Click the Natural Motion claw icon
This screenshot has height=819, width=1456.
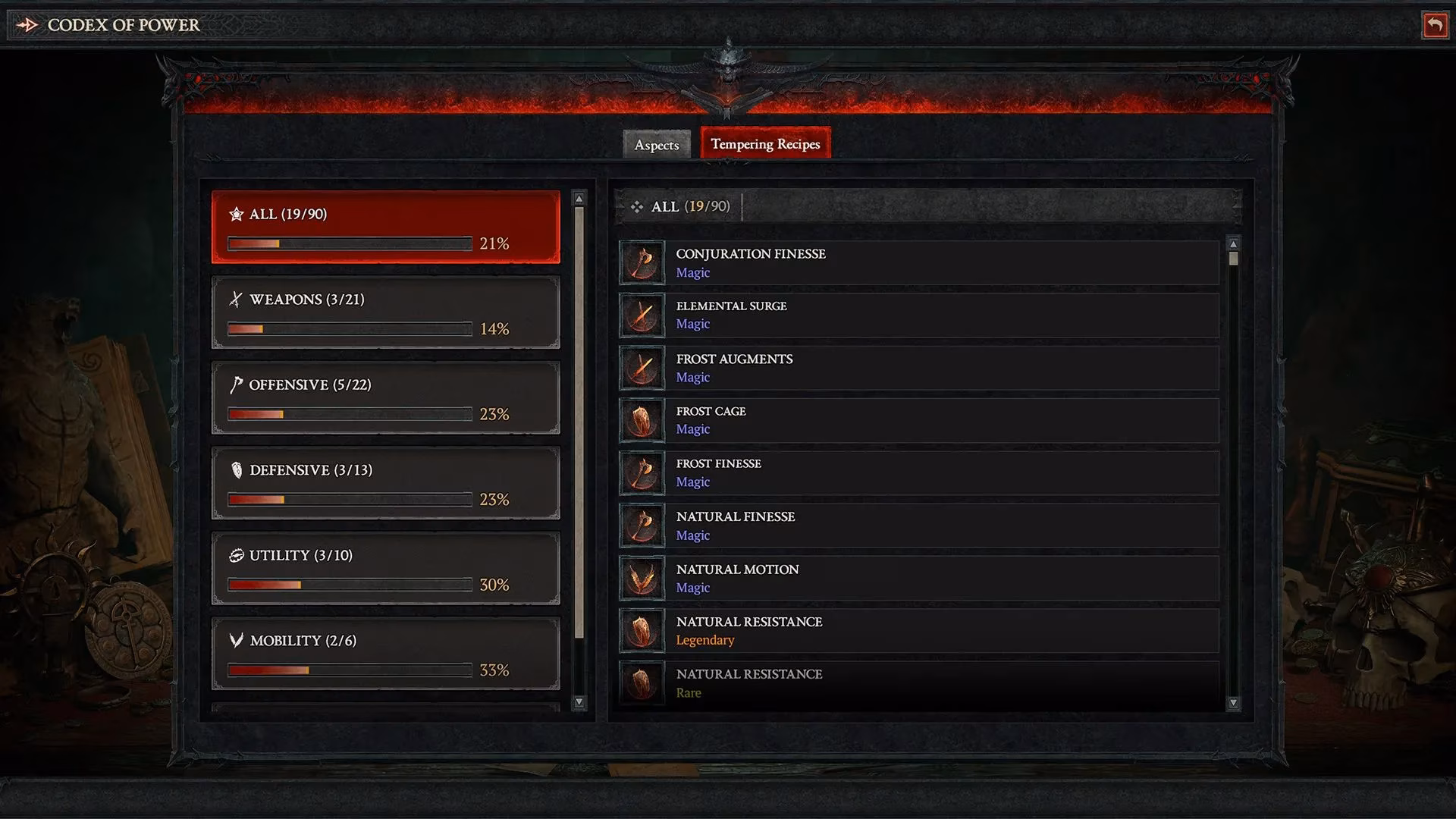[642, 578]
